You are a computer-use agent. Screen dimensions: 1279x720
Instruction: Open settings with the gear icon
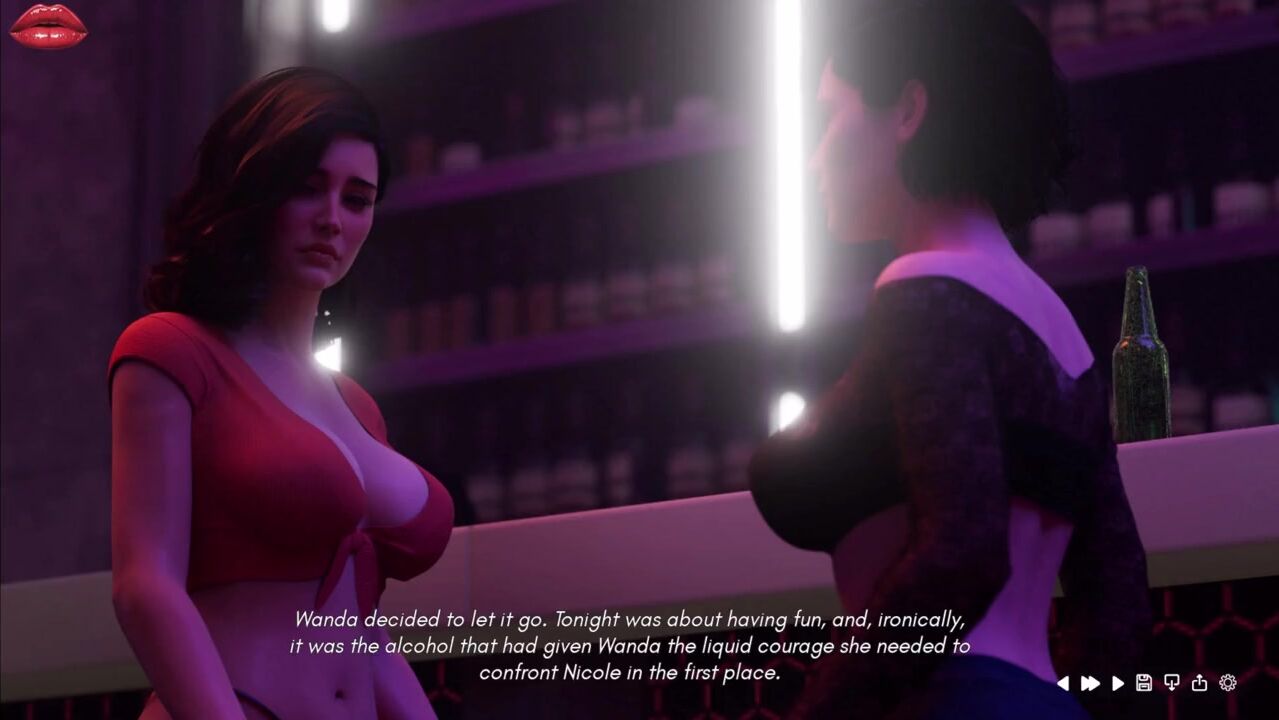(1228, 683)
